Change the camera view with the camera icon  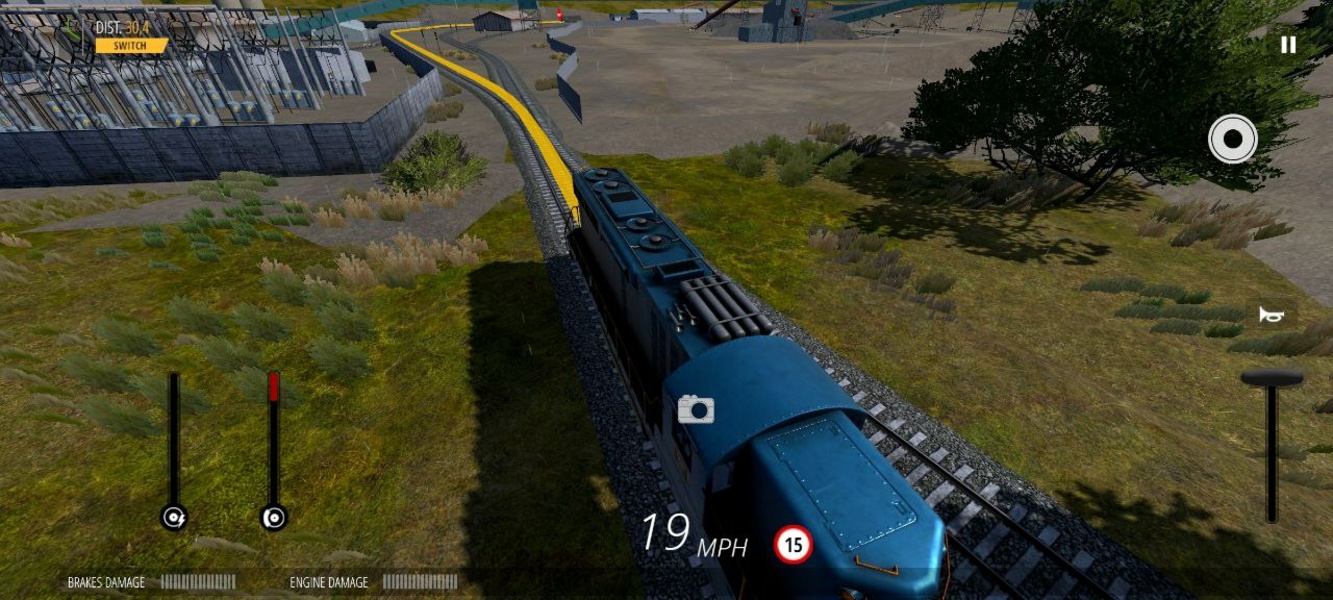pos(695,409)
